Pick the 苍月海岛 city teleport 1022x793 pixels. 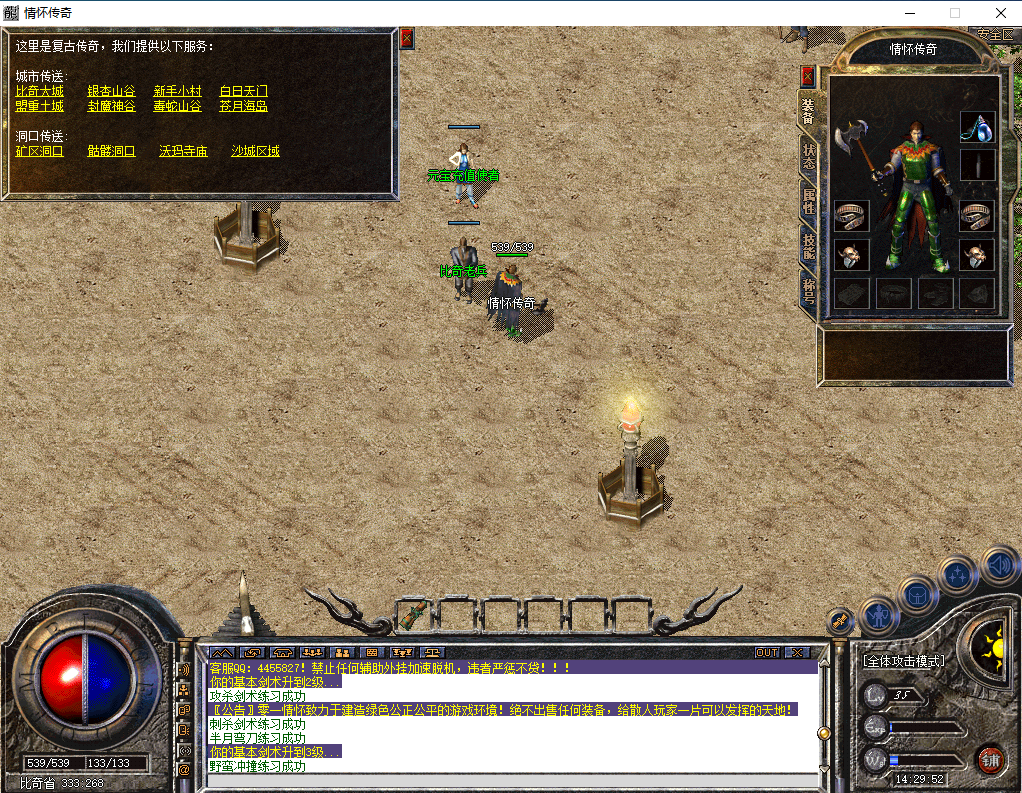point(244,106)
